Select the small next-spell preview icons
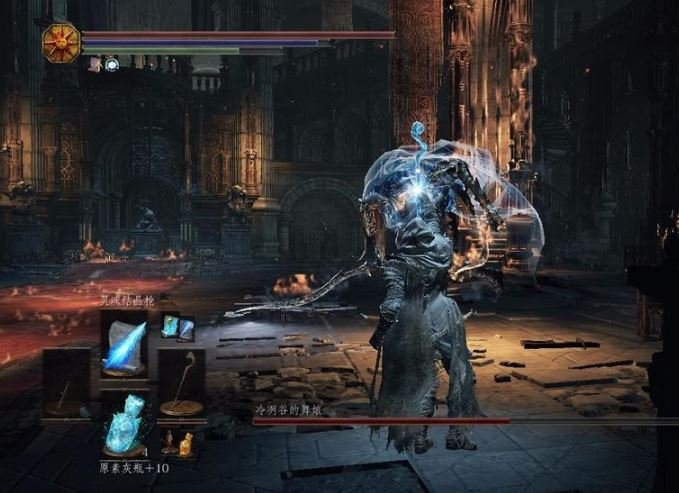The width and height of the screenshot is (679, 493). tap(177, 327)
